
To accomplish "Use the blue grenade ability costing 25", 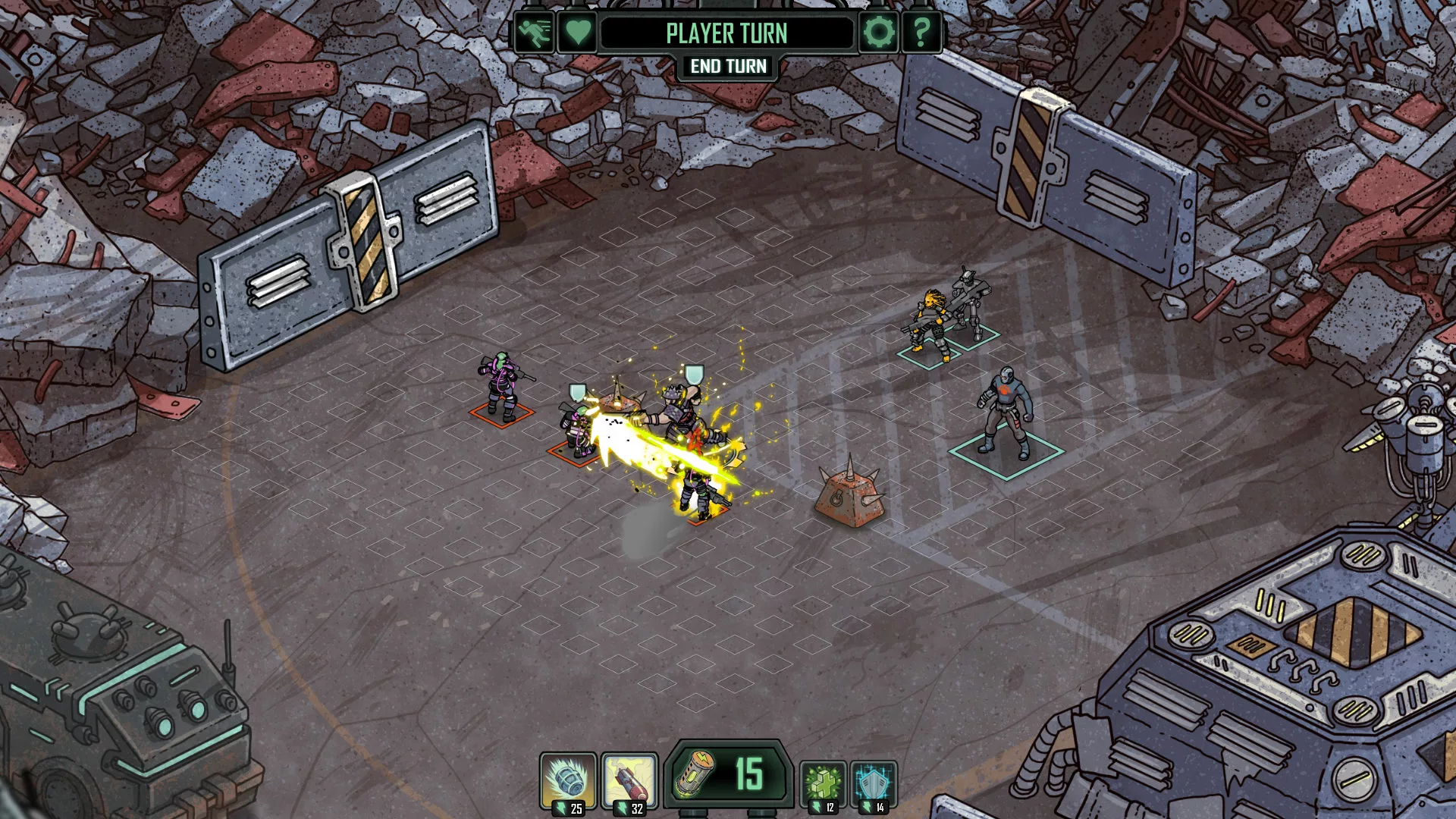I will click(x=568, y=781).
